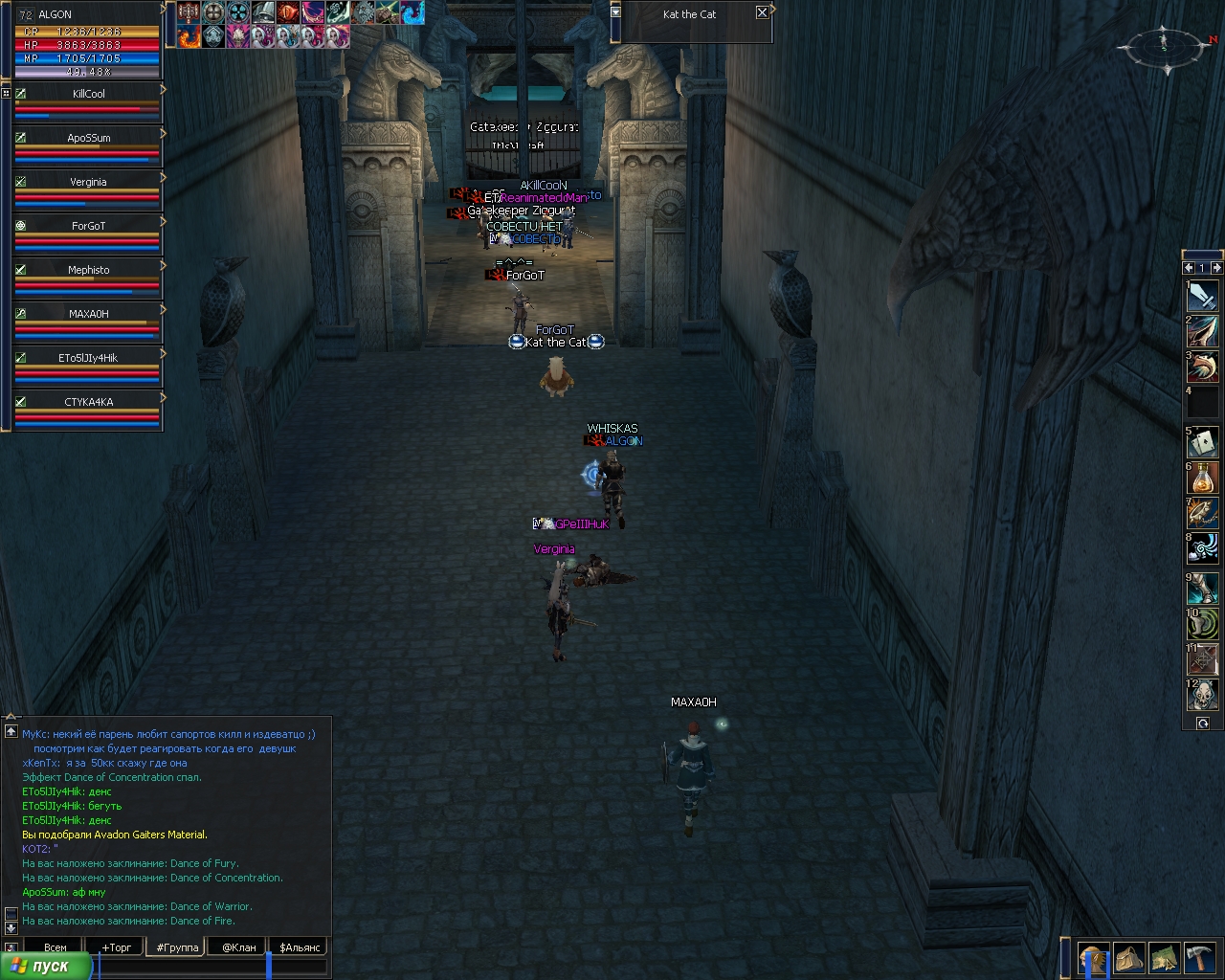The width and height of the screenshot is (1225, 980).
Task: Use the playing cards item in slot 5
Action: [1203, 443]
